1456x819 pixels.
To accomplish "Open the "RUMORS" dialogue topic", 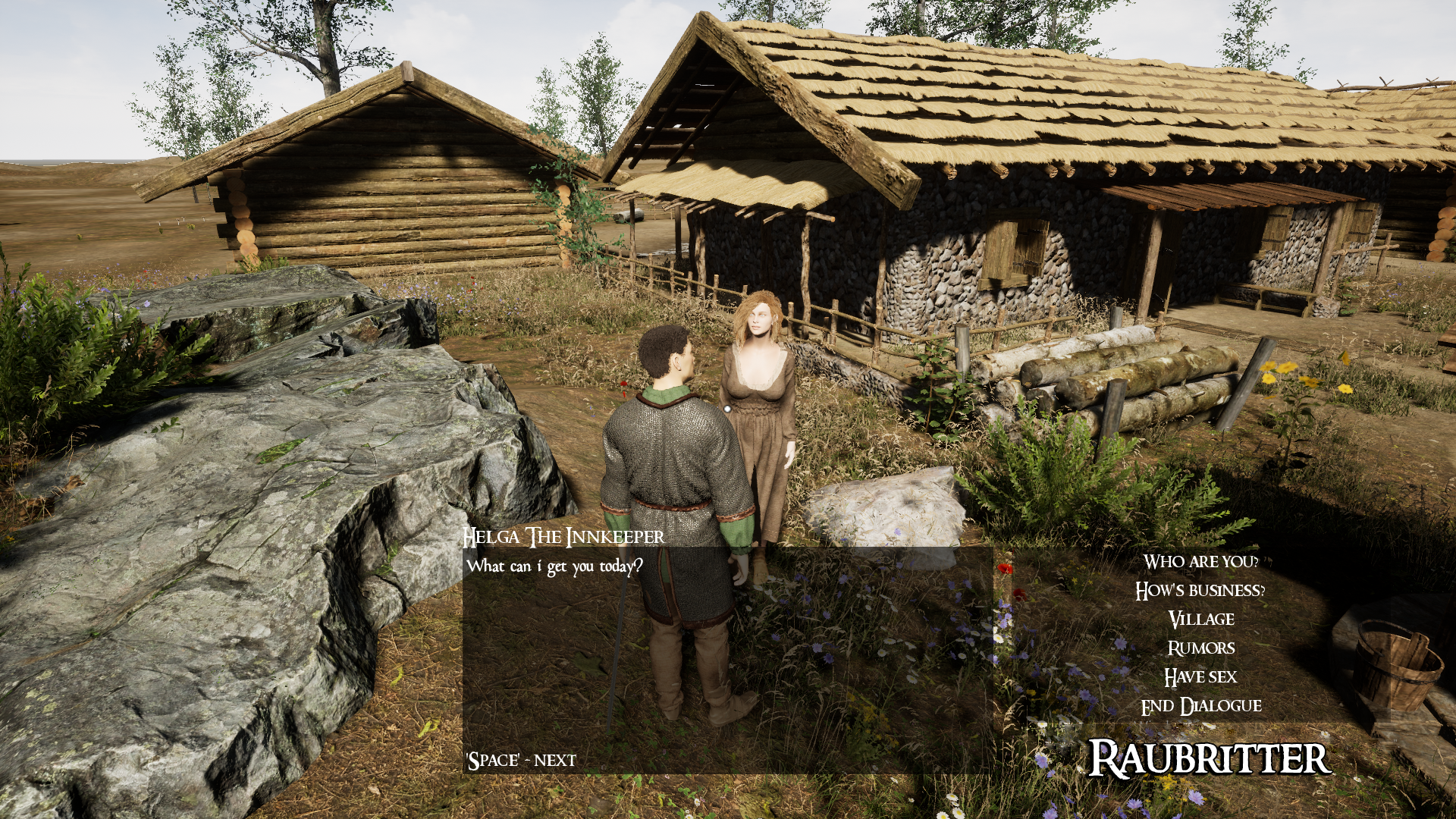I will [1202, 647].
